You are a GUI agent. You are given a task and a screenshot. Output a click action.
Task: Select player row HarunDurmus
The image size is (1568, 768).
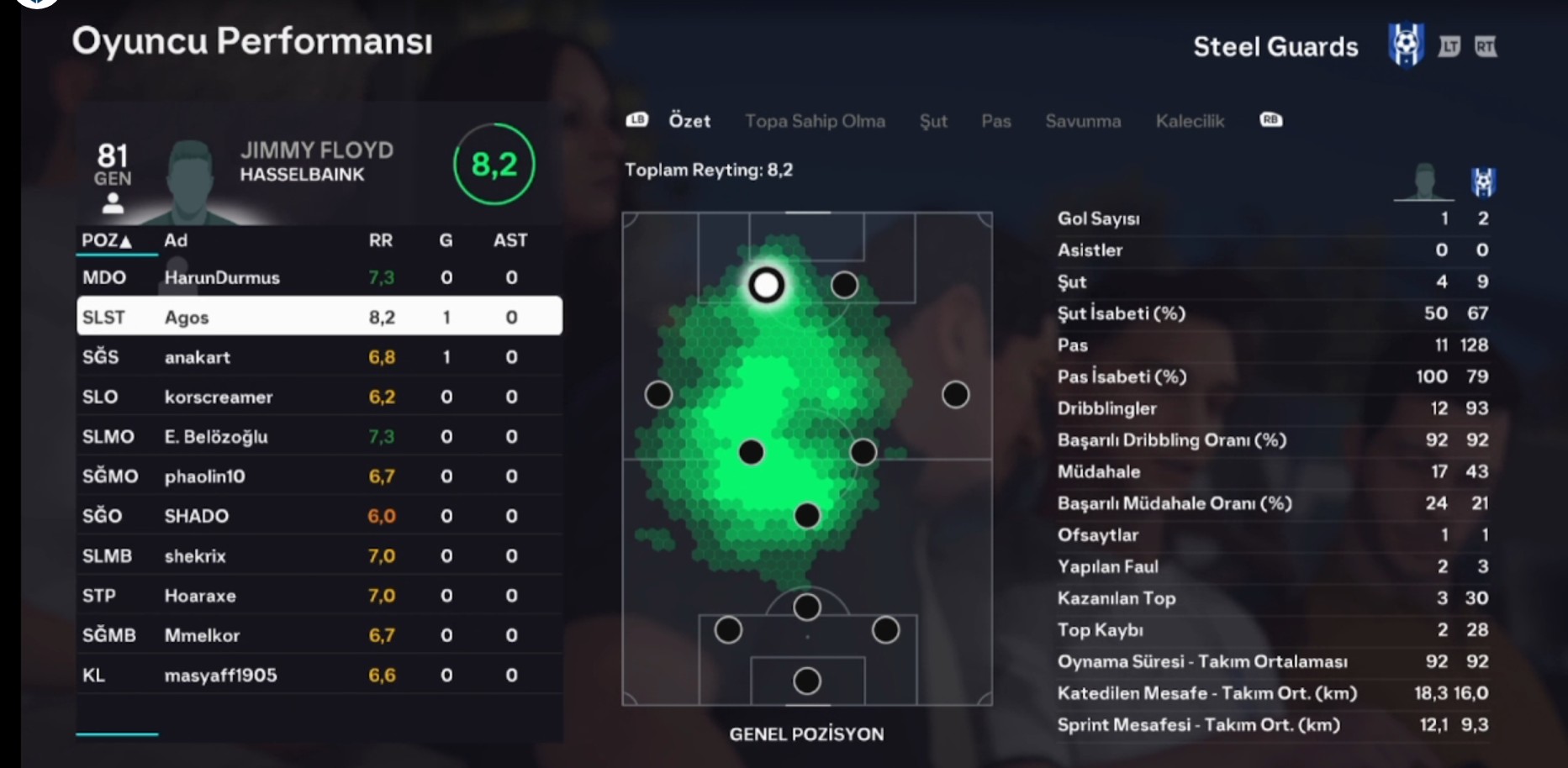319,277
